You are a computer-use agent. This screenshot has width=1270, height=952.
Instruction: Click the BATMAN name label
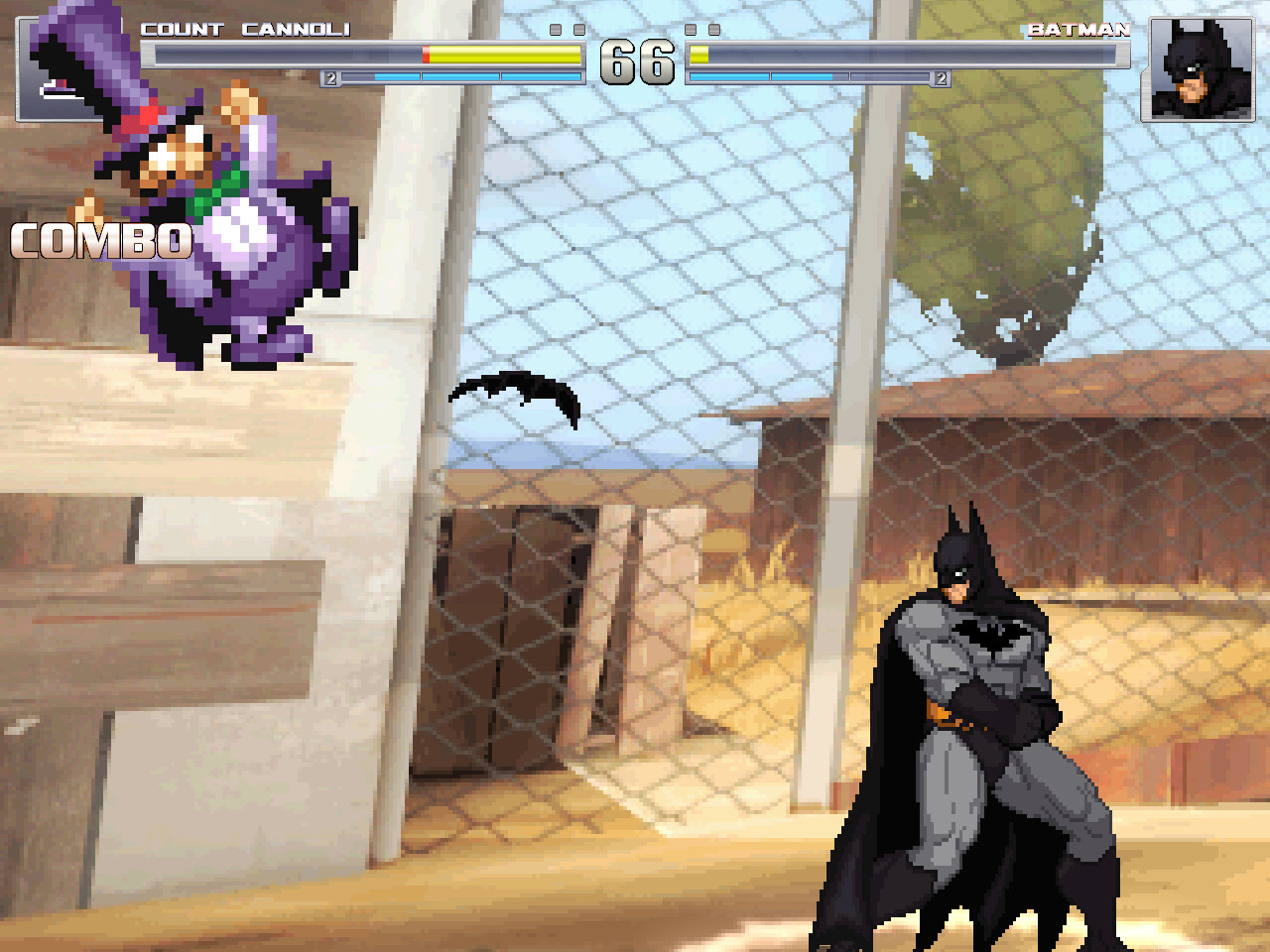1078,29
